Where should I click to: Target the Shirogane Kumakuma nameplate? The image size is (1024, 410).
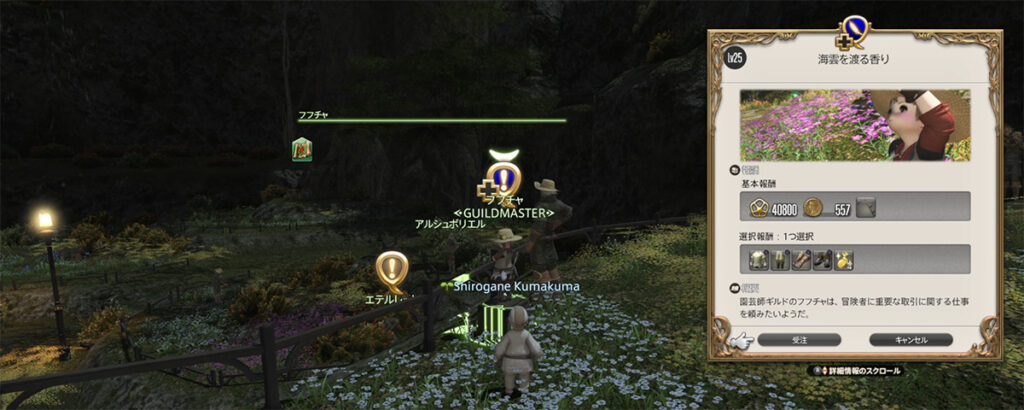[x=514, y=286]
